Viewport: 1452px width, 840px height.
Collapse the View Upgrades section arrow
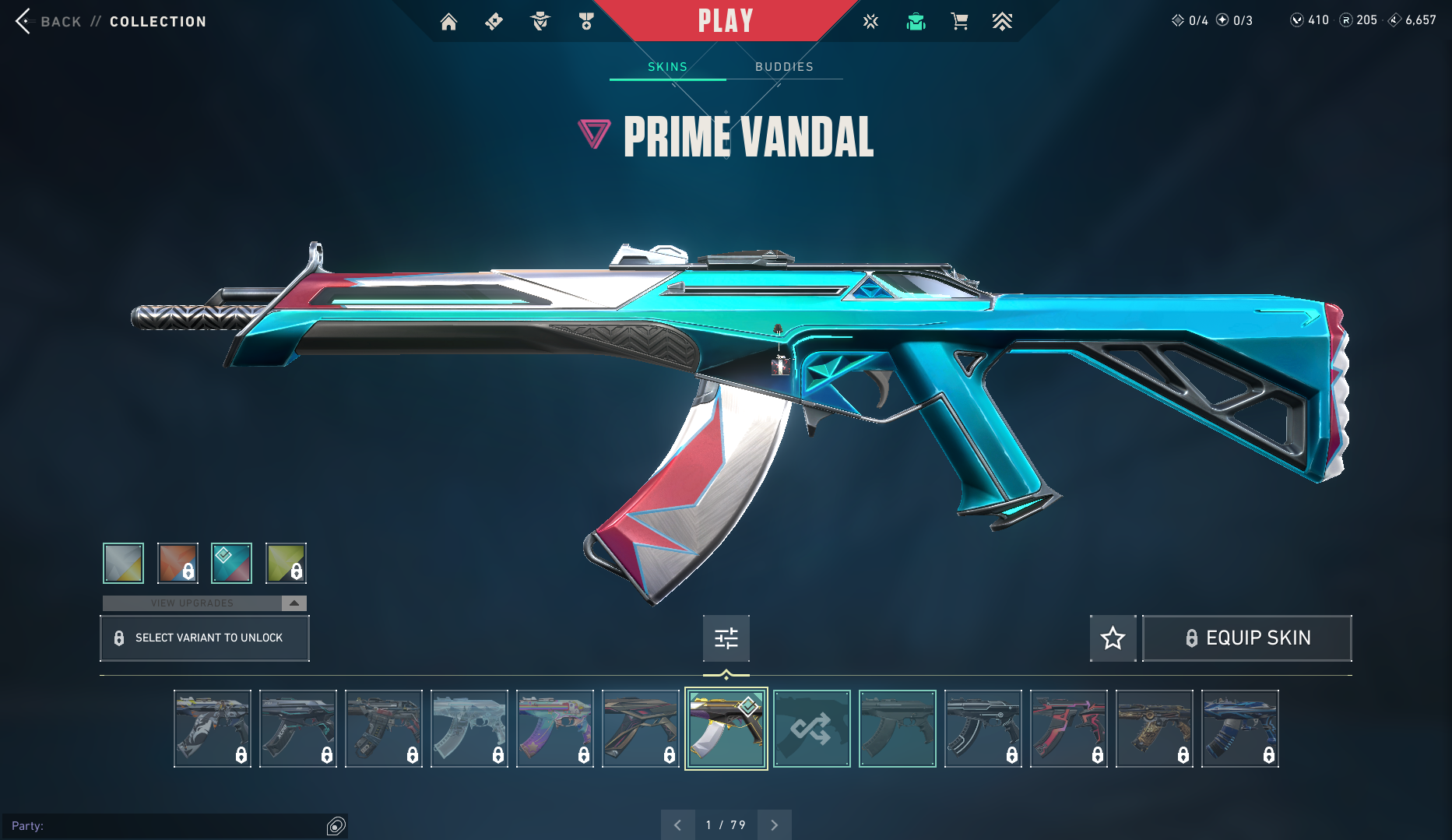[x=294, y=603]
